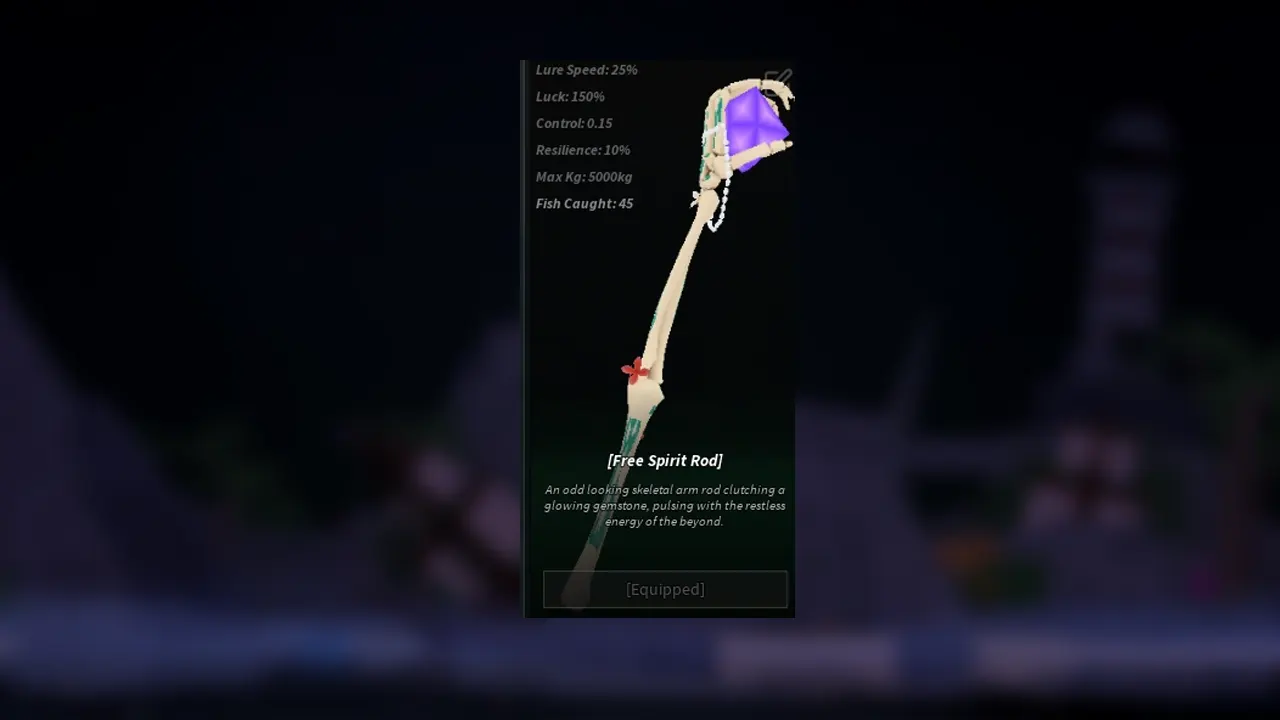Click the Fish Caught 45 counter
This screenshot has width=1280, height=720.
[x=584, y=203]
